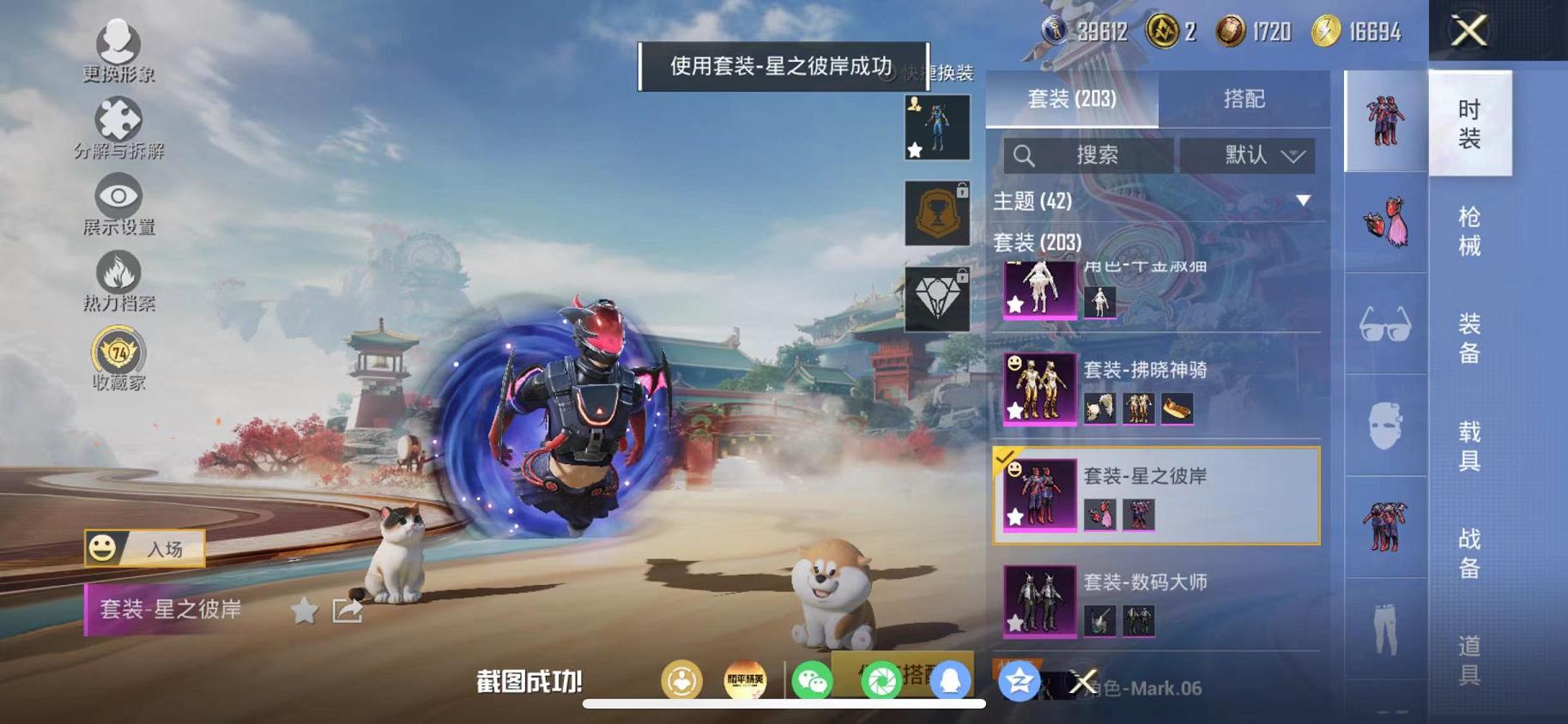View the 收藏家 level 74 collector badge
The width and height of the screenshot is (1568, 724).
coord(120,352)
